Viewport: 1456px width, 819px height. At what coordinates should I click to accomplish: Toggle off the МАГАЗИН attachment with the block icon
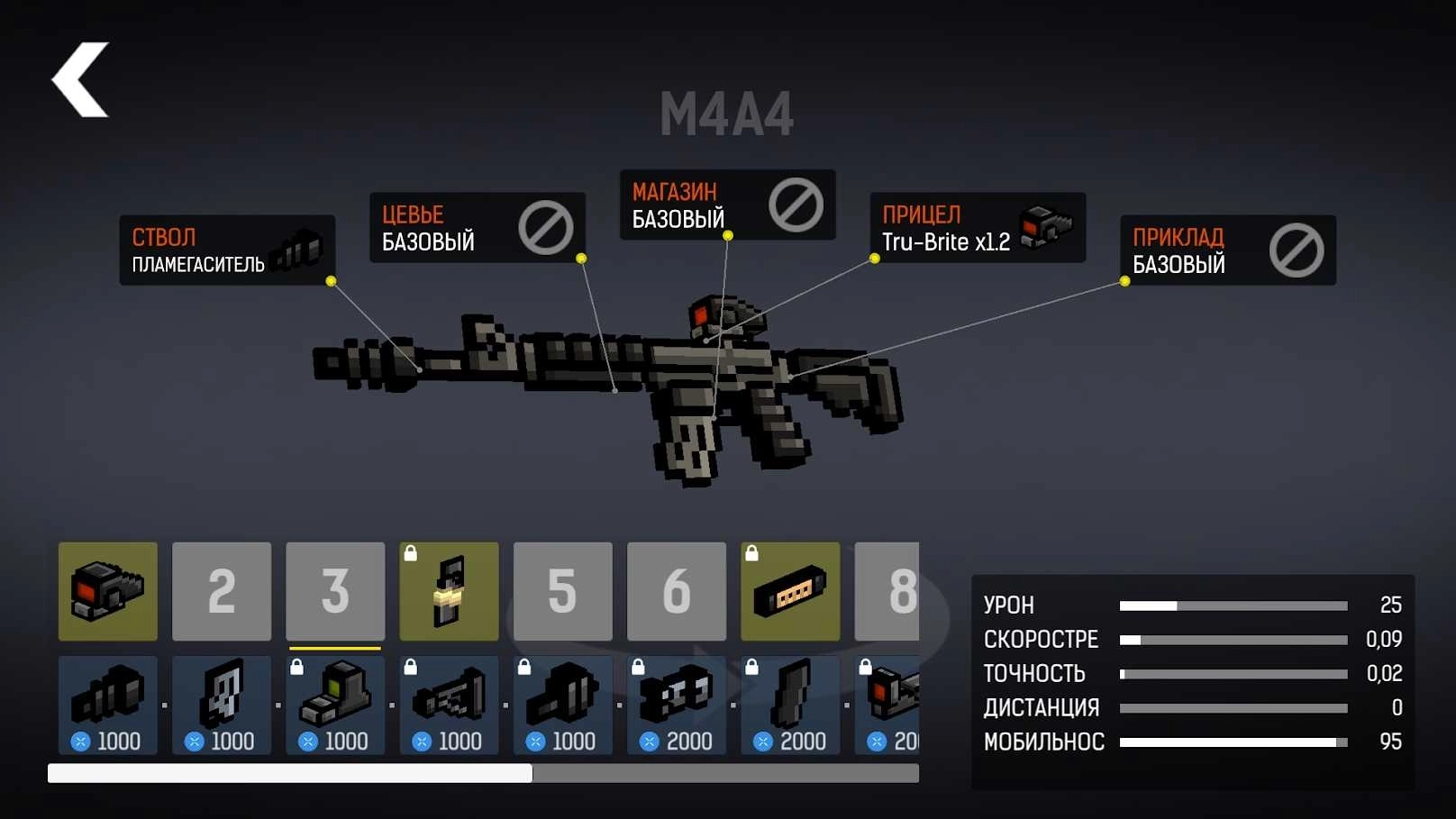point(796,205)
